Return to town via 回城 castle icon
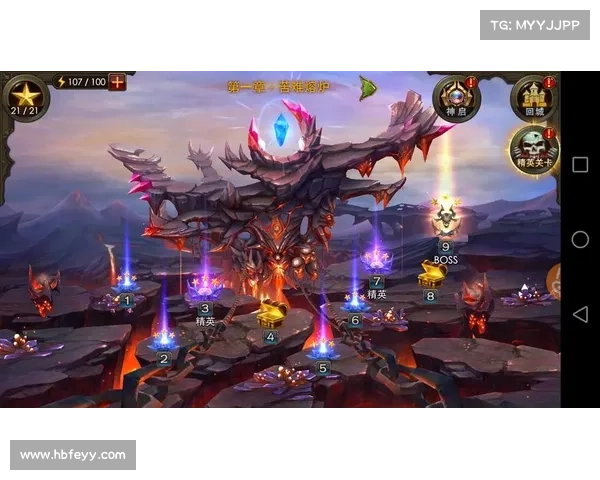 [x=533, y=98]
